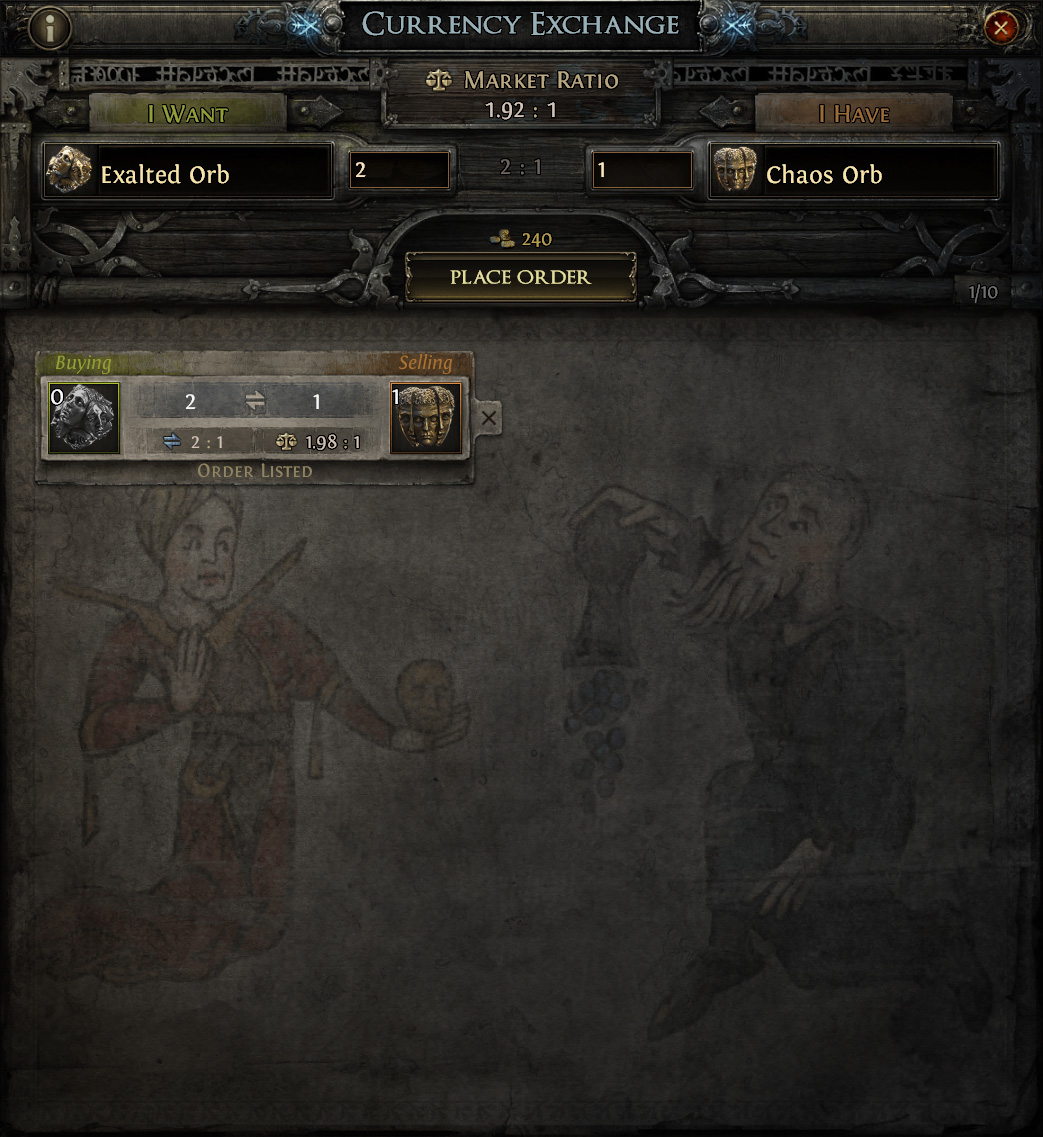Edit the I Have quantity field
This screenshot has width=1043, height=1137.
coord(641,170)
